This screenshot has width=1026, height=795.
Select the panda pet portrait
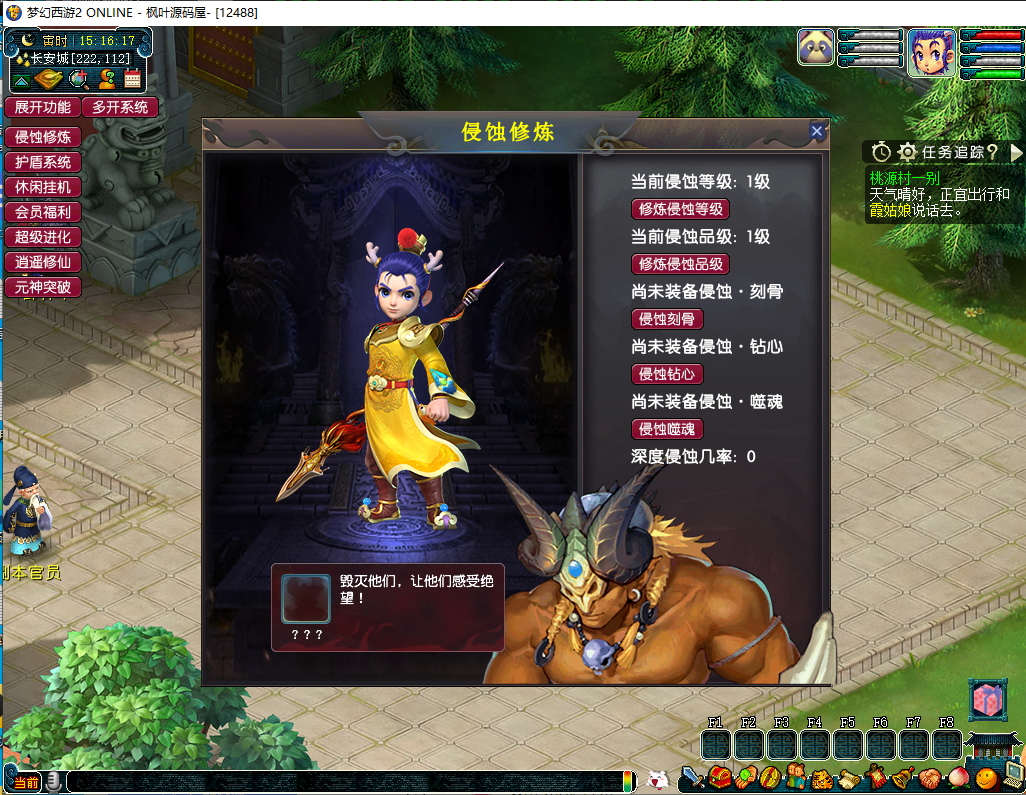click(x=816, y=47)
